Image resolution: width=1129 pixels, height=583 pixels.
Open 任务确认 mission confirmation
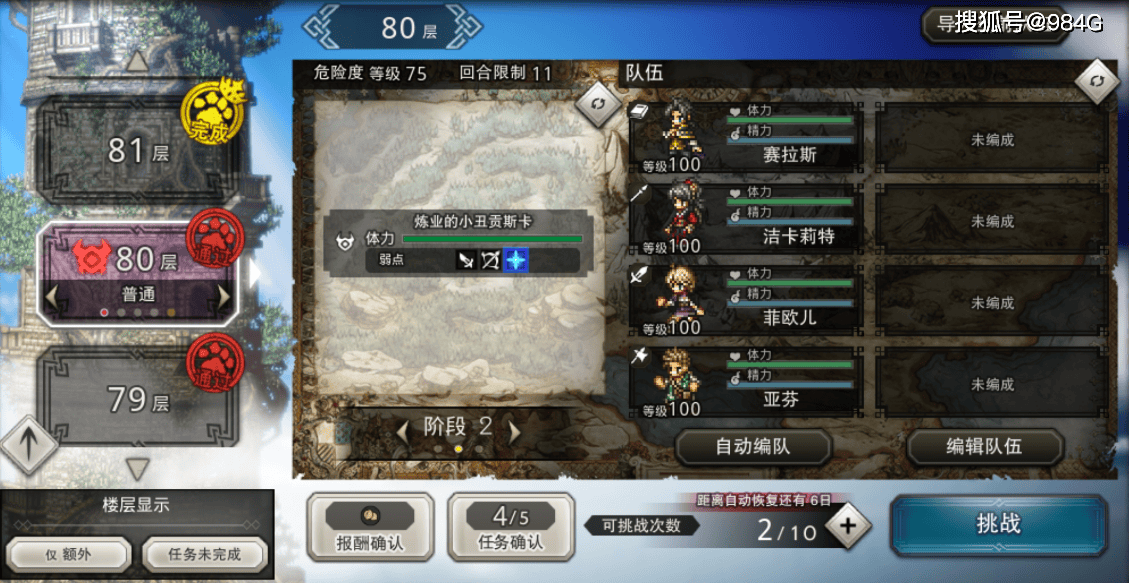point(510,525)
